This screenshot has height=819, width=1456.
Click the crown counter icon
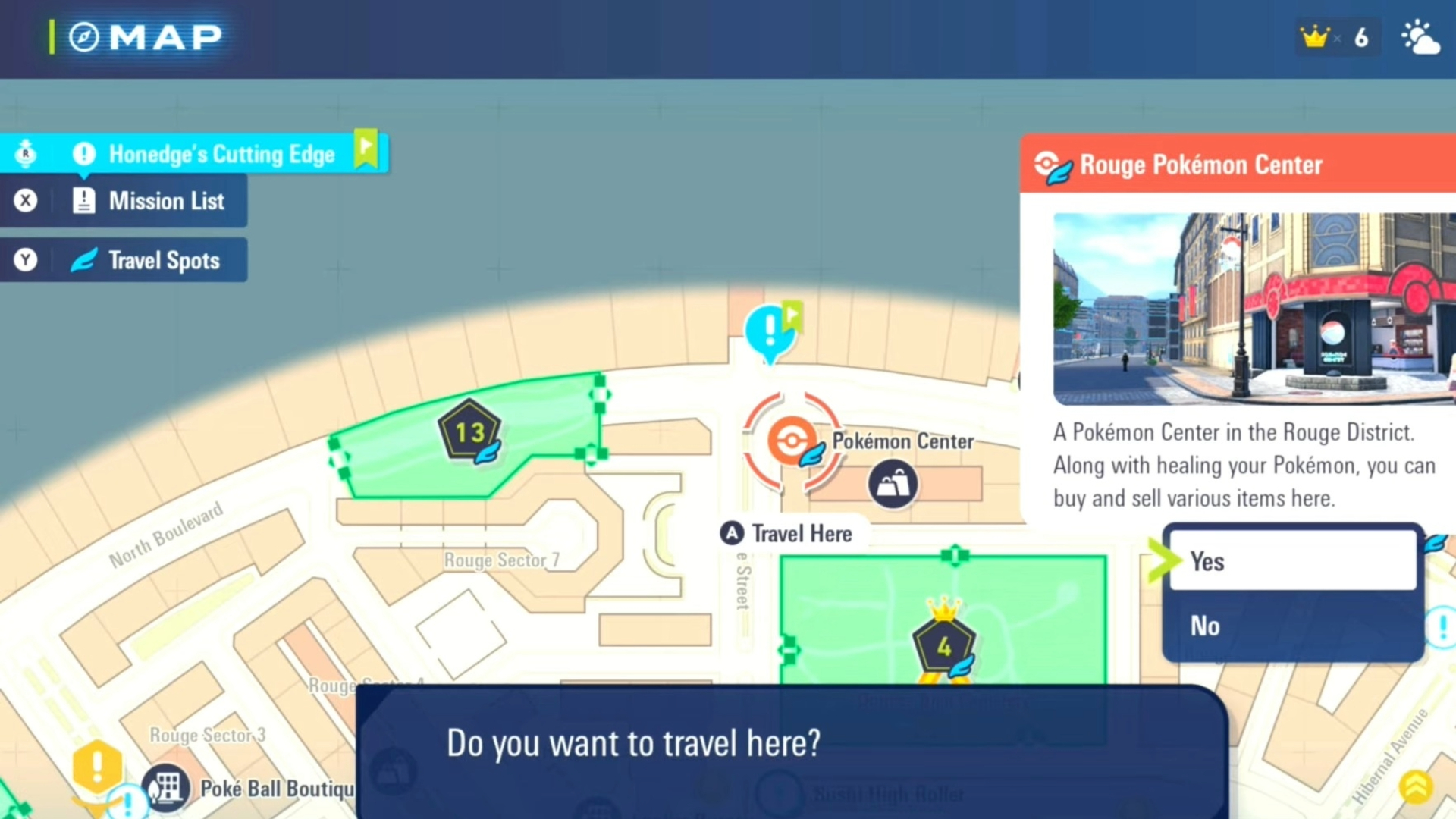coord(1316,36)
